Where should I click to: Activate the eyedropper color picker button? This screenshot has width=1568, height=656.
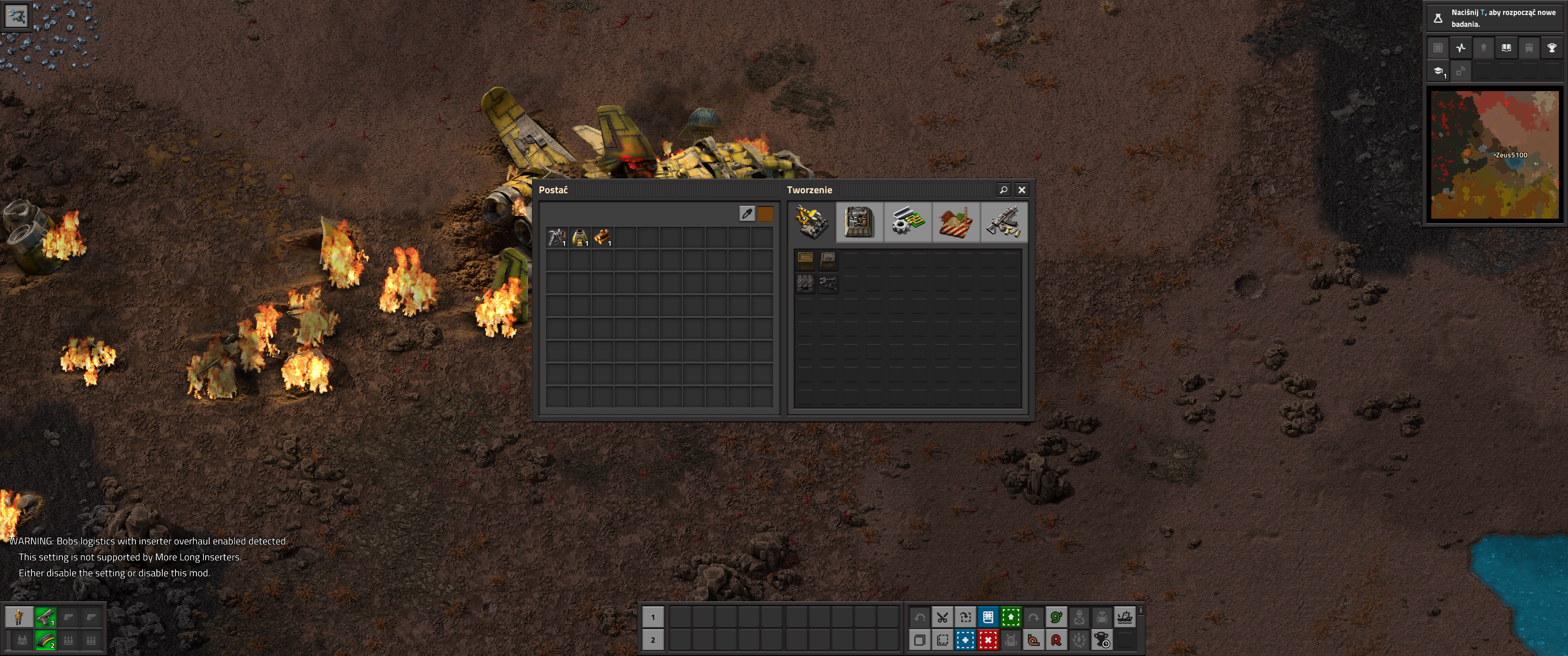tap(747, 214)
